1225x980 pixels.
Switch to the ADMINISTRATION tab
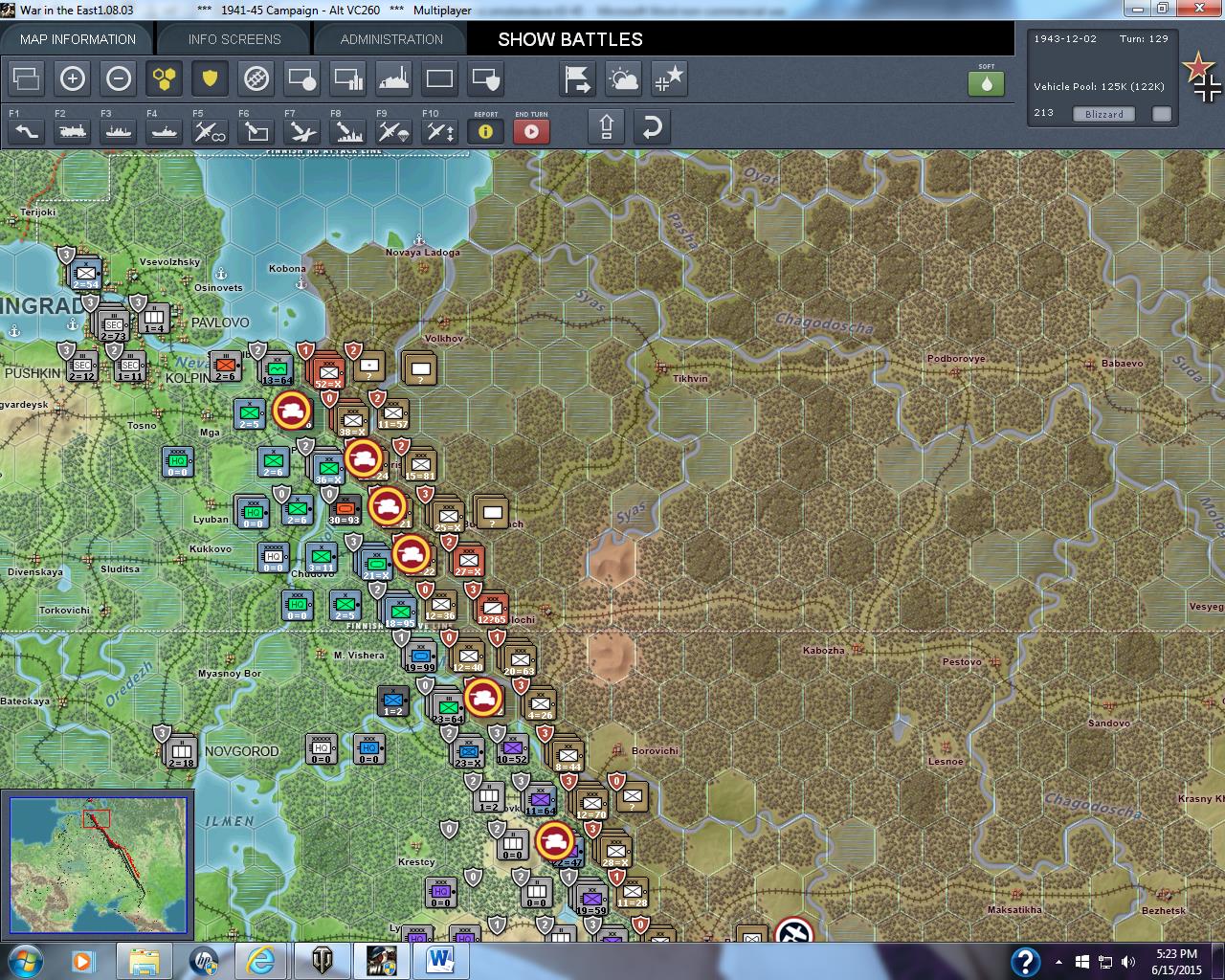coord(389,39)
